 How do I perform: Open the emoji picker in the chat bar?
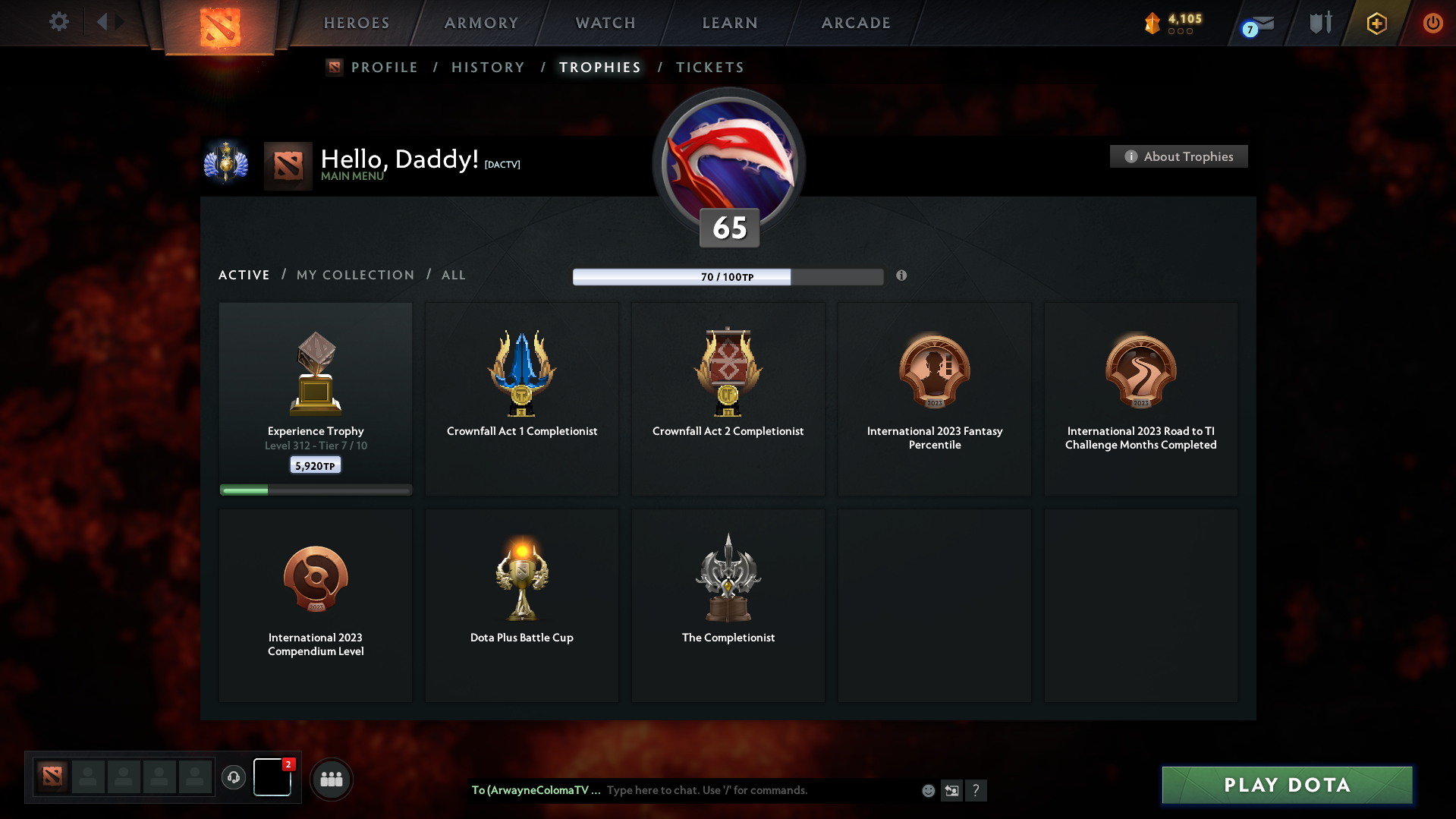point(927,790)
